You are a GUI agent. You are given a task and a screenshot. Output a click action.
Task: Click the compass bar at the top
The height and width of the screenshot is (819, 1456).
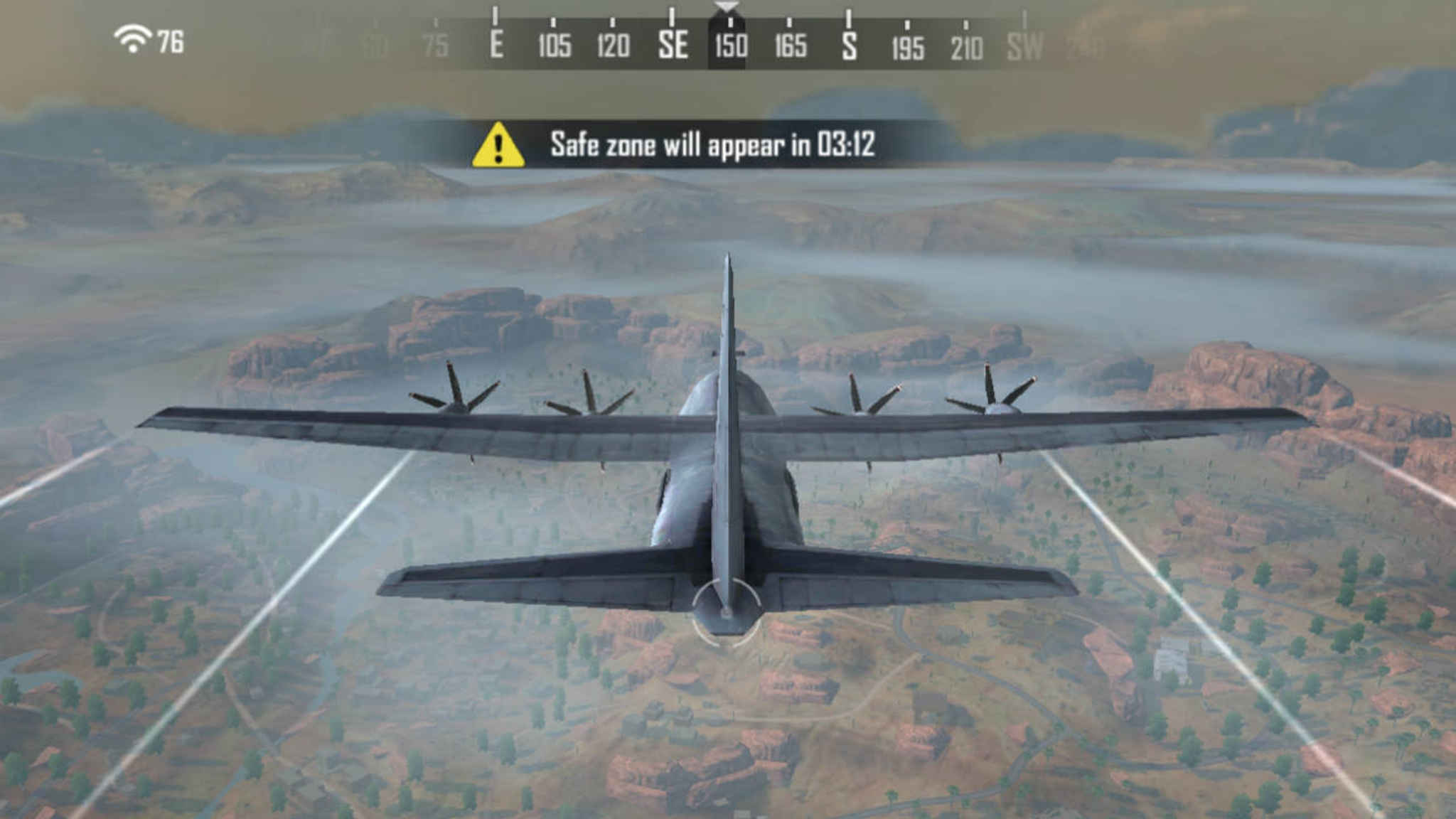pos(729,39)
